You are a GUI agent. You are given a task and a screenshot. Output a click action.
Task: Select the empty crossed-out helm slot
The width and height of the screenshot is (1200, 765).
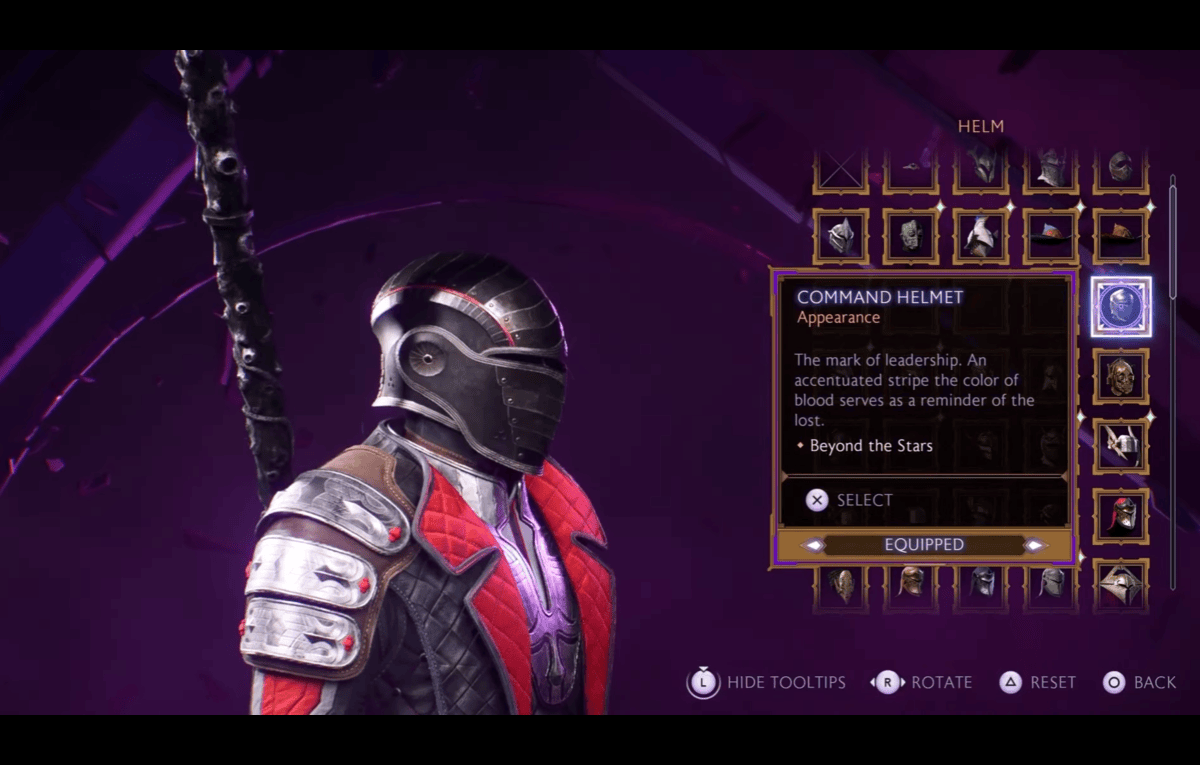coord(840,172)
